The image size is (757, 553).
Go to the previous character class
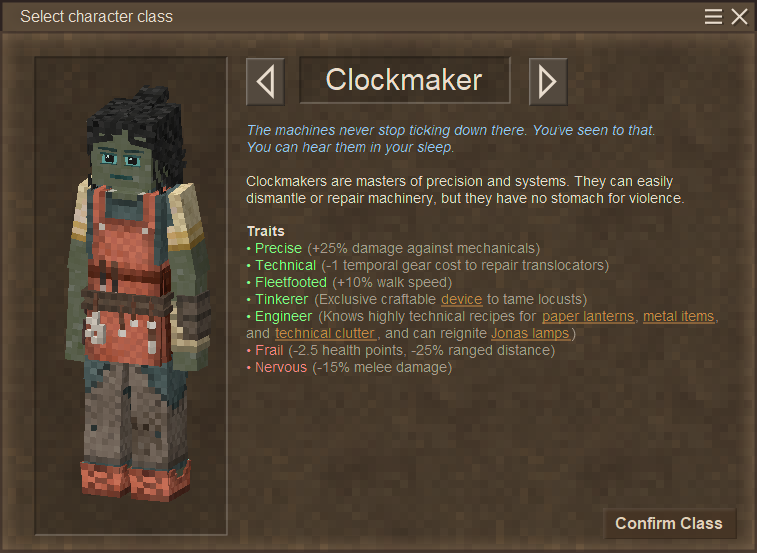tap(265, 81)
